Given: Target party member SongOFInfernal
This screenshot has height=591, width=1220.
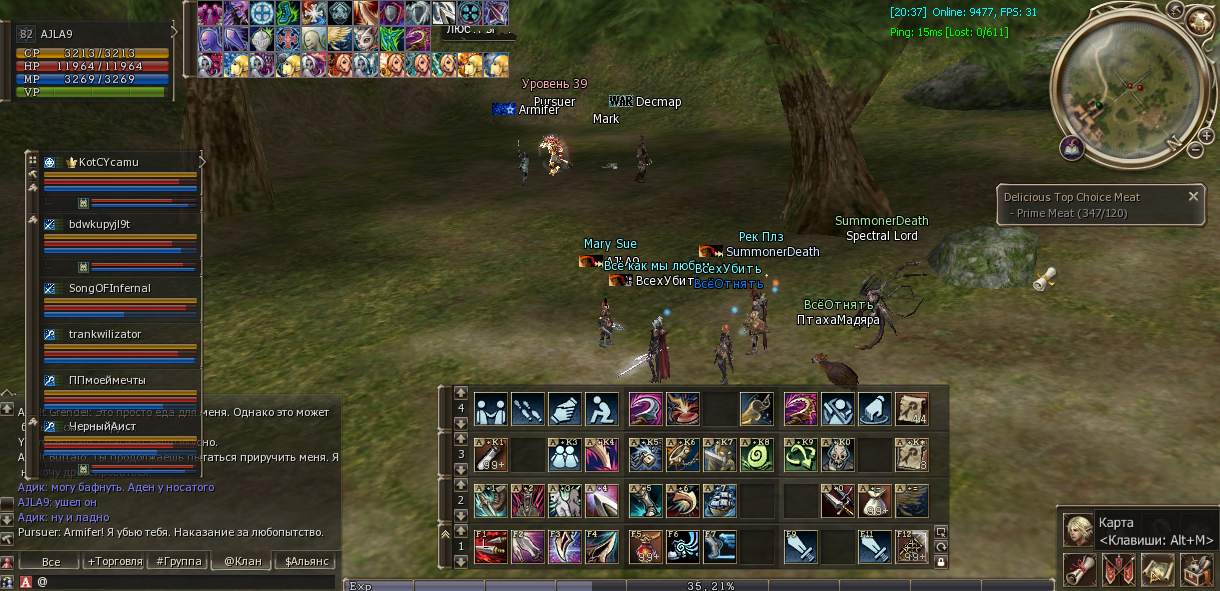Looking at the screenshot, I should click(x=109, y=288).
